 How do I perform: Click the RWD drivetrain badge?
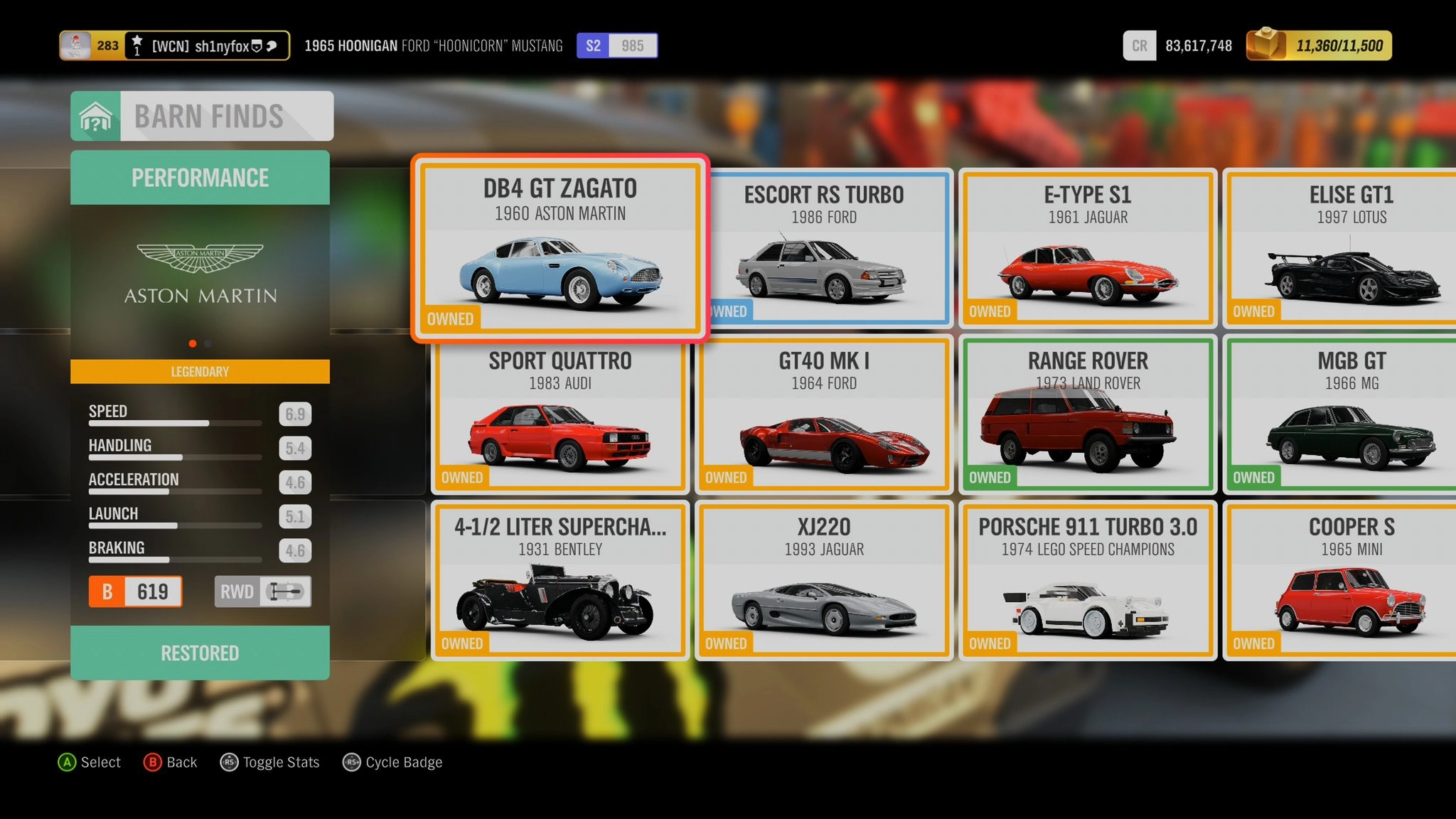[262, 591]
